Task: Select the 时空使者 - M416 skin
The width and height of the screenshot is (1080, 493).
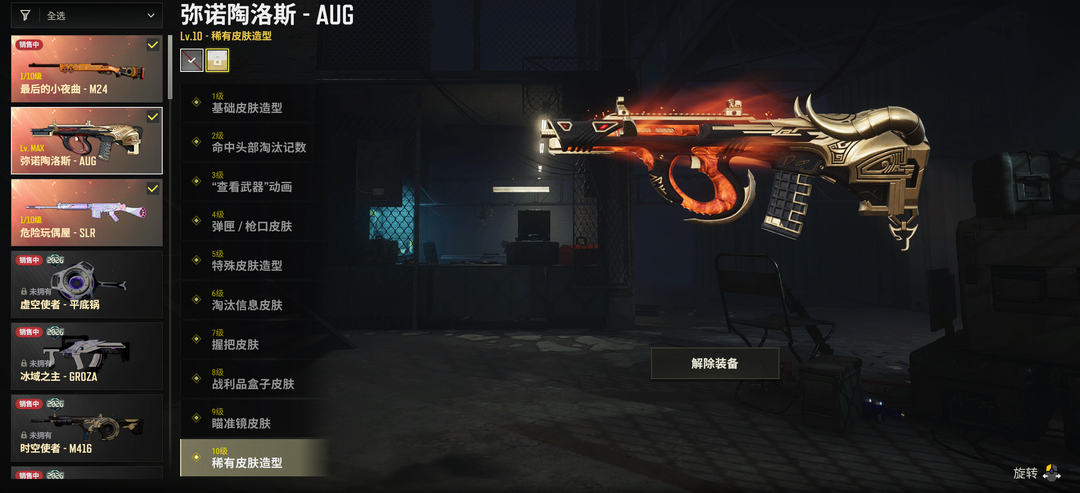Action: point(87,428)
